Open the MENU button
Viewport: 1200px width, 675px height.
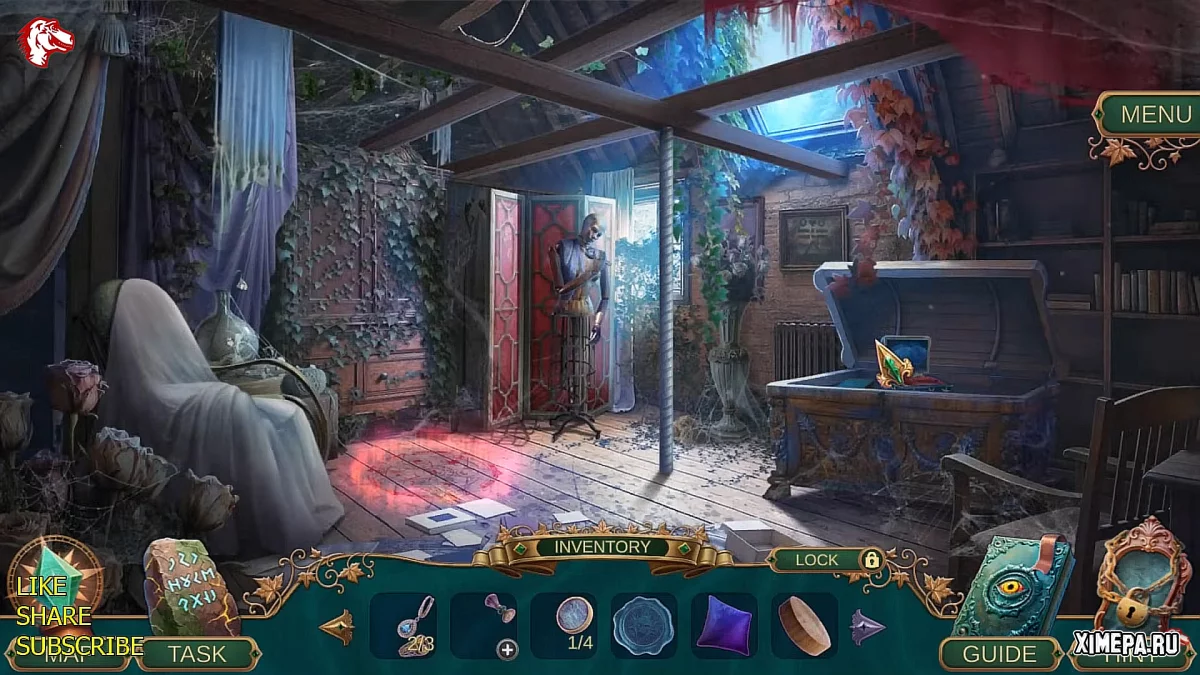click(1155, 114)
